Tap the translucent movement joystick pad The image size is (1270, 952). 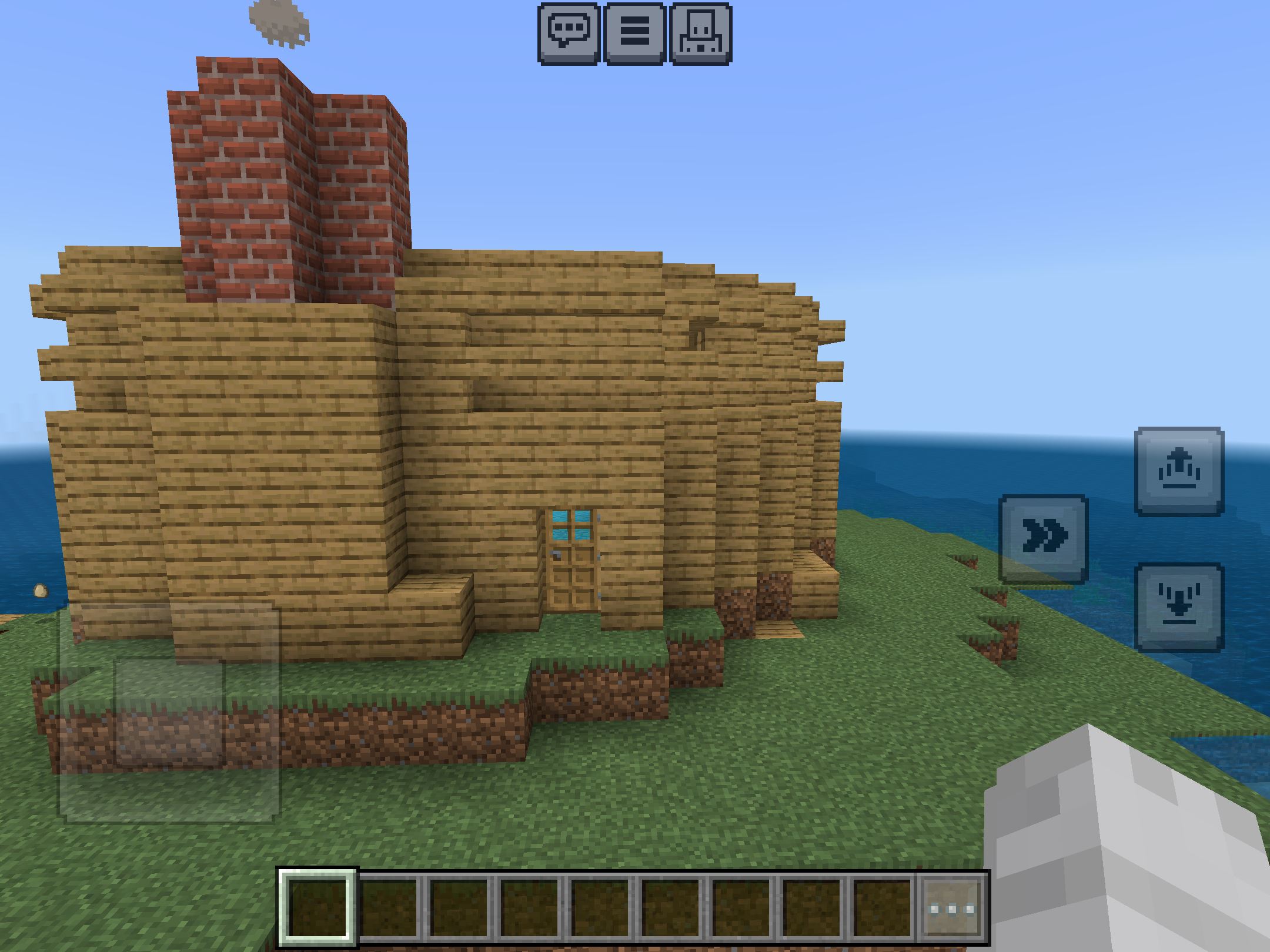pos(169,712)
